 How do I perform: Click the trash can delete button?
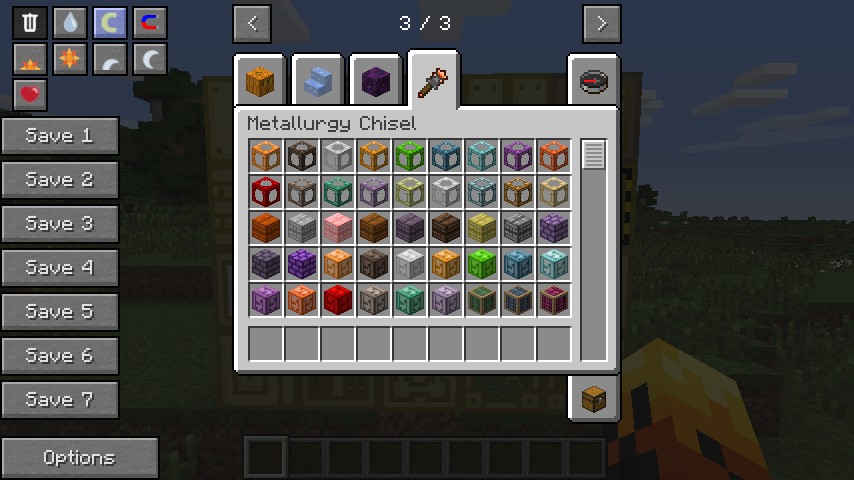click(x=30, y=22)
